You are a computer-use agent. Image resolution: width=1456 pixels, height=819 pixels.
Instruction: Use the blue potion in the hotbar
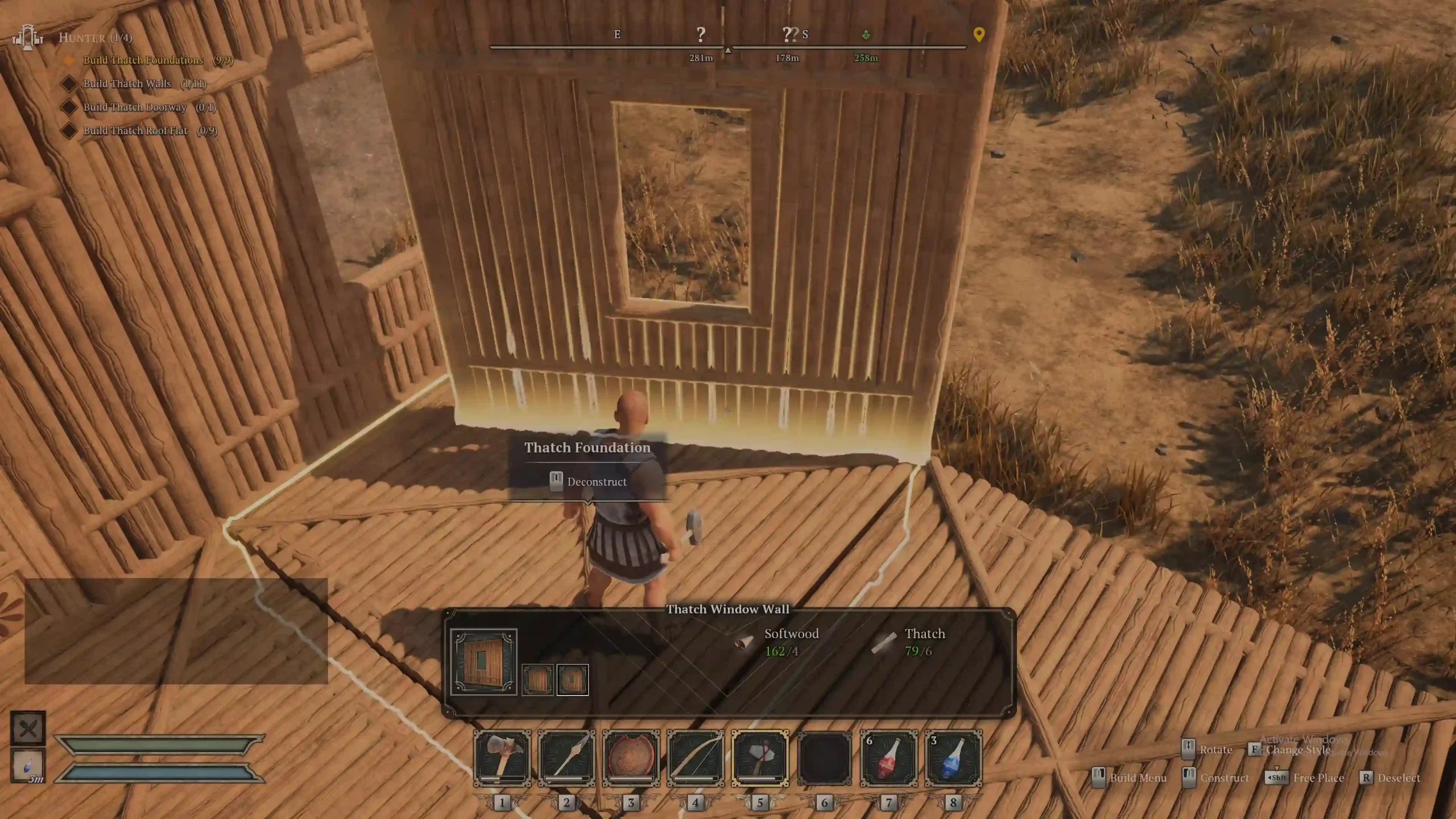point(953,758)
